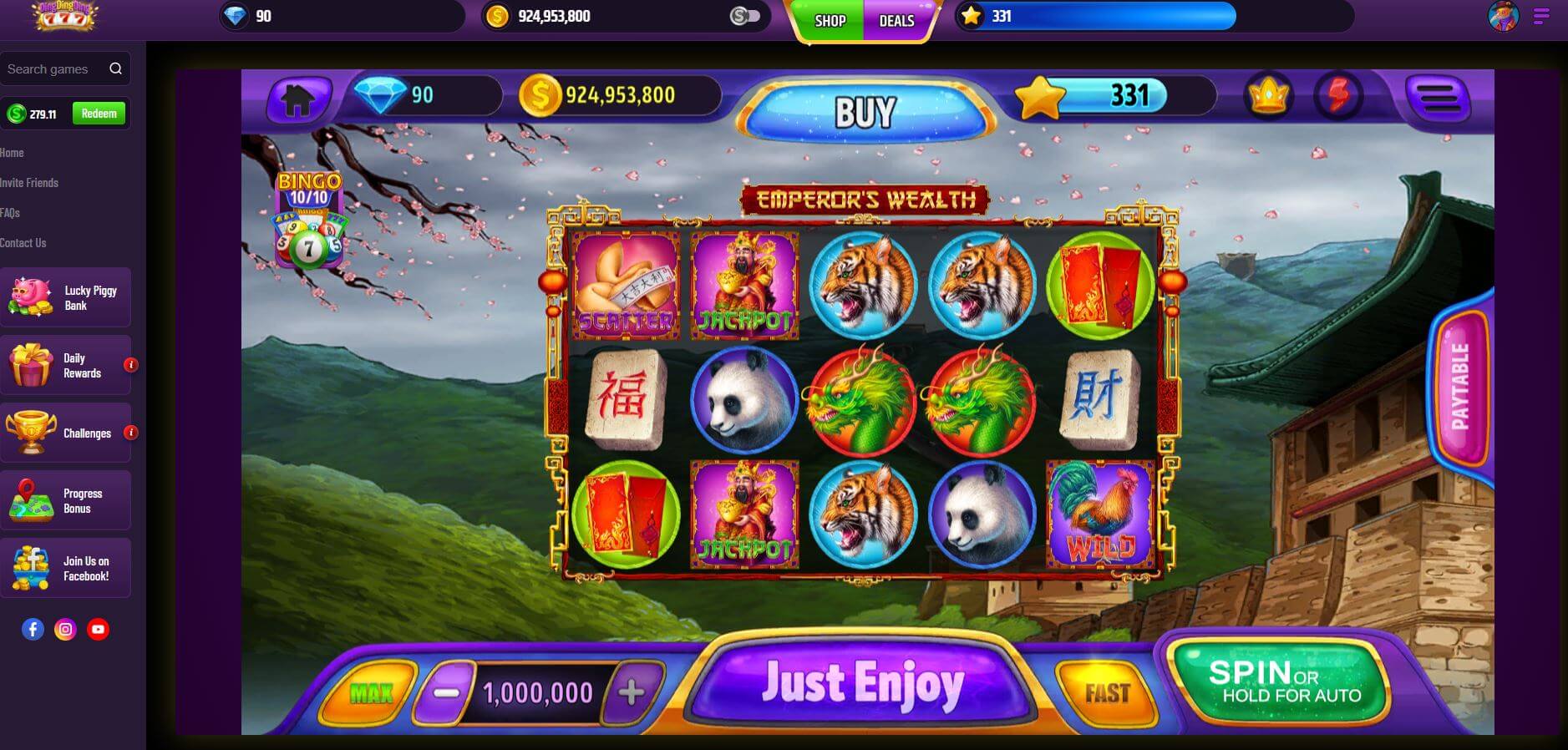The height and width of the screenshot is (750, 1568).
Task: Click the crown VIP icon
Action: [x=1266, y=95]
